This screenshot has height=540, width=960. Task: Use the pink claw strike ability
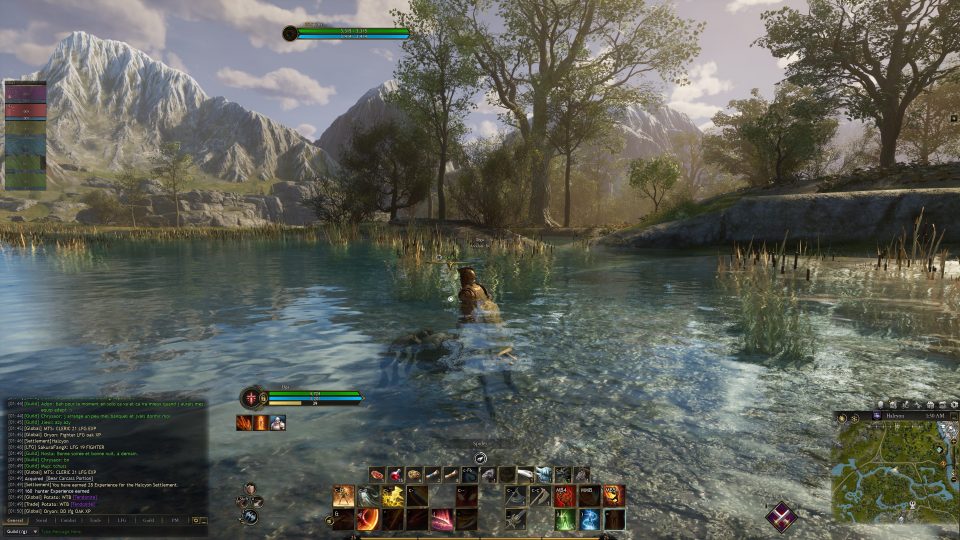[441, 519]
